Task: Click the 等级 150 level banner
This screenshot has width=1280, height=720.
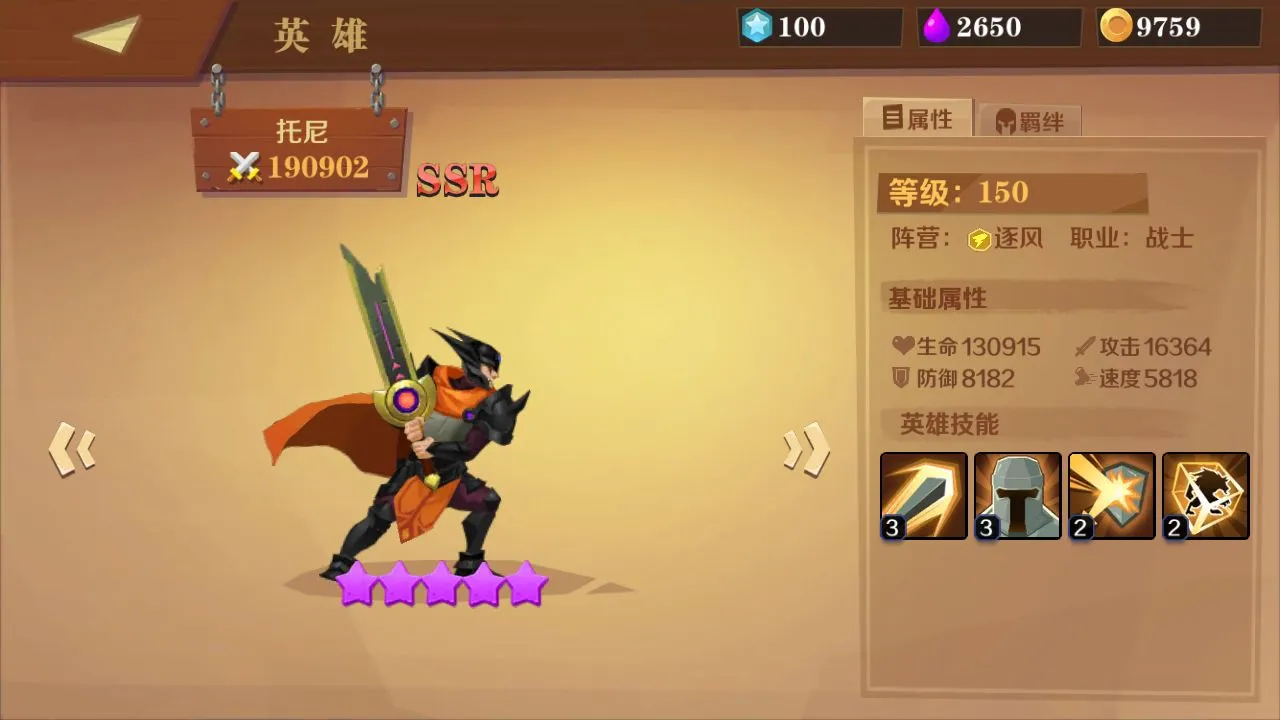Action: (x=1010, y=192)
